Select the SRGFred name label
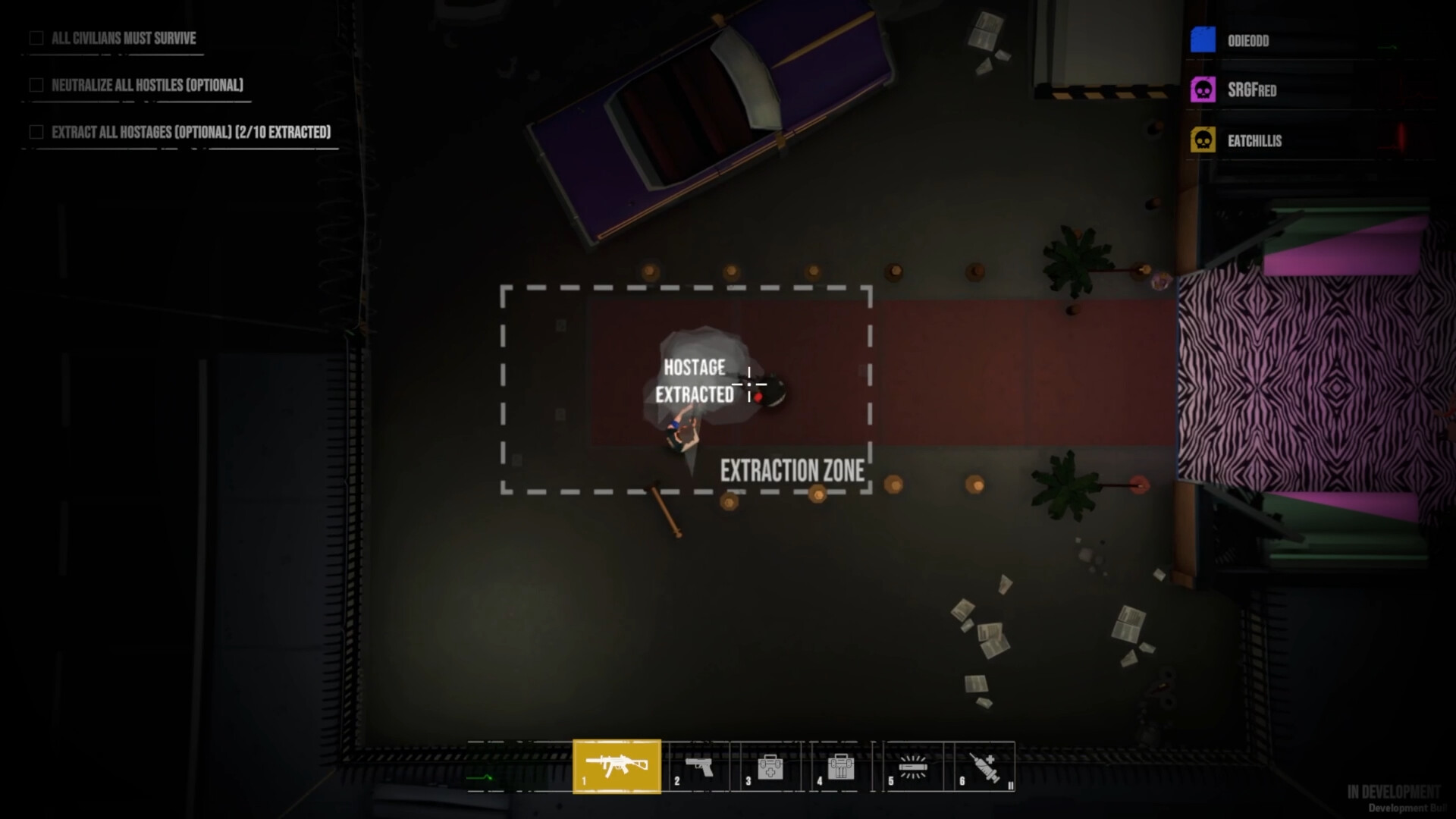 coord(1252,89)
